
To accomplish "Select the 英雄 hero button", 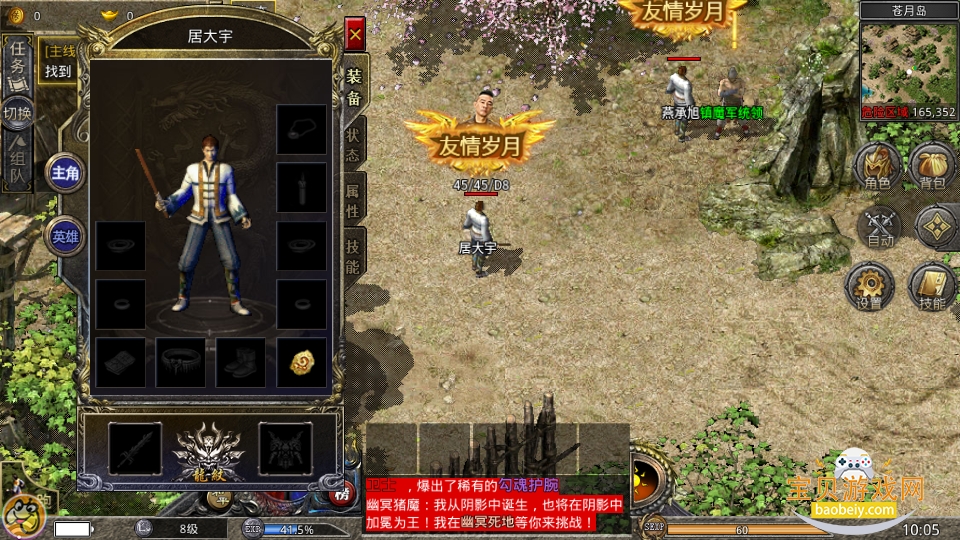I will pos(66,236).
